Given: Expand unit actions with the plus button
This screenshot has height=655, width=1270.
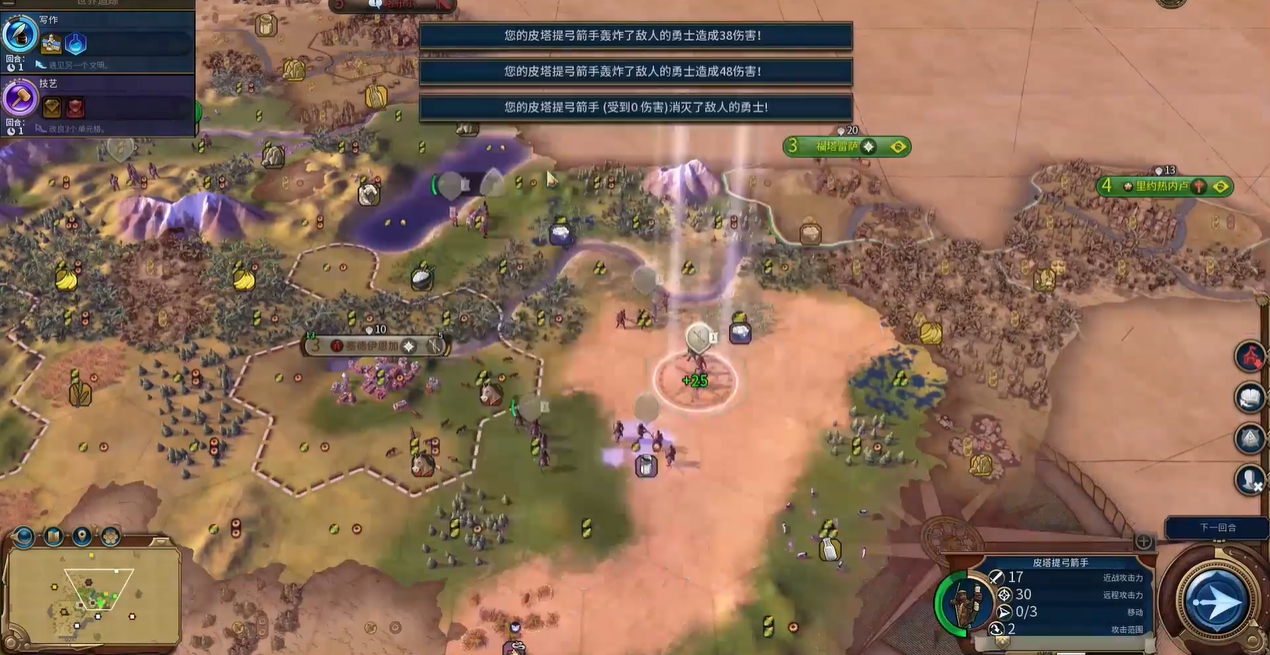Looking at the screenshot, I should pyautogui.click(x=1144, y=542).
